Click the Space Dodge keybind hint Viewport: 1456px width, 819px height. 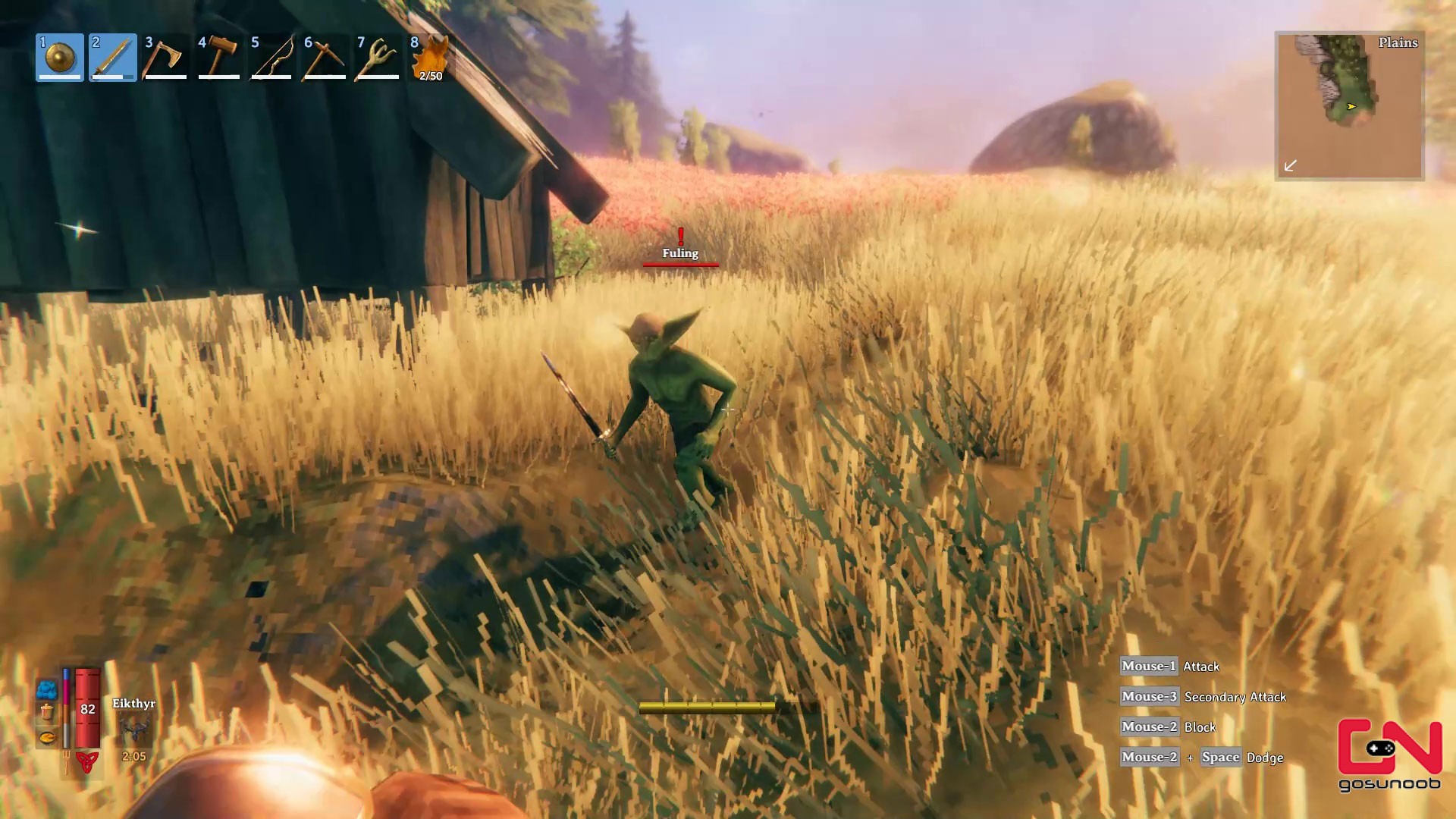tap(1221, 757)
